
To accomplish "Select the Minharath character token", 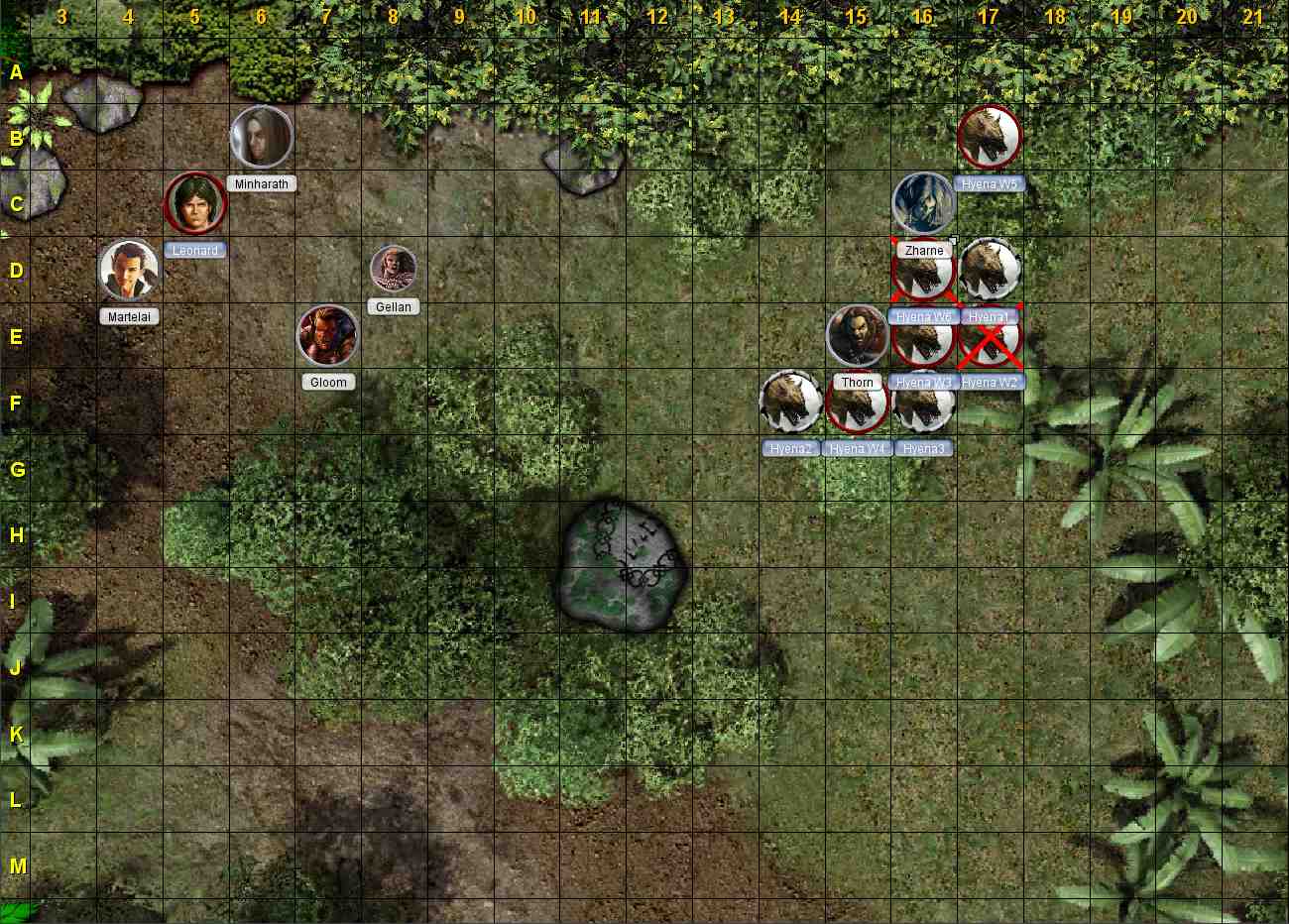I will tap(261, 137).
